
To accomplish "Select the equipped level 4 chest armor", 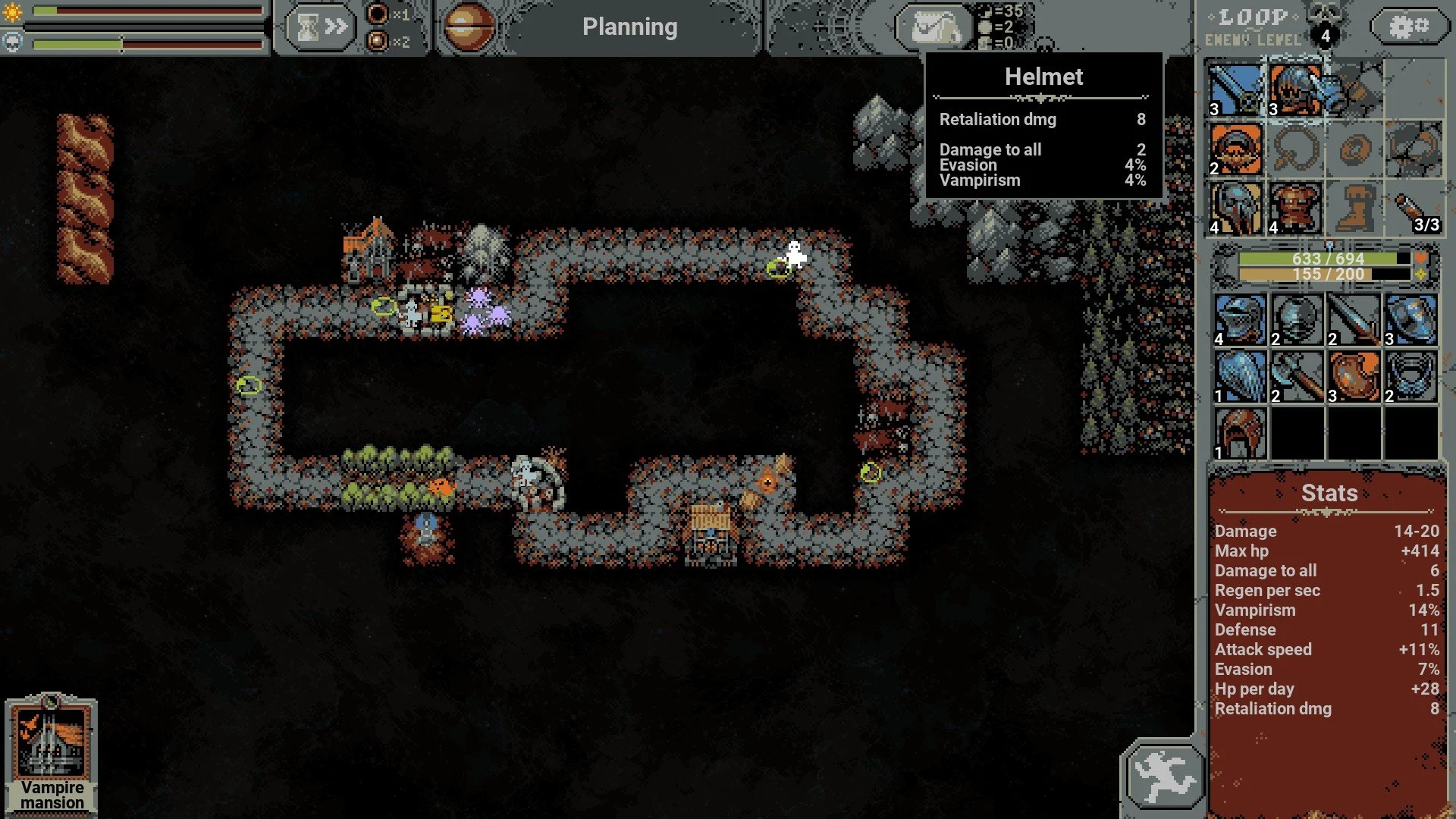I will (x=1295, y=208).
